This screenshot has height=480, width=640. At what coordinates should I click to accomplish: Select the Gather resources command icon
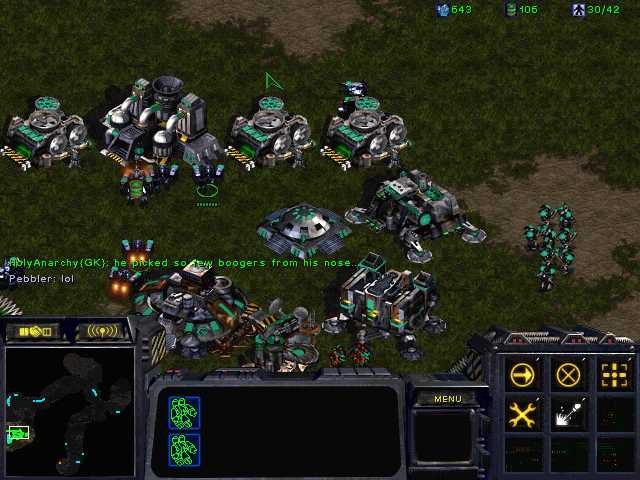pos(568,413)
